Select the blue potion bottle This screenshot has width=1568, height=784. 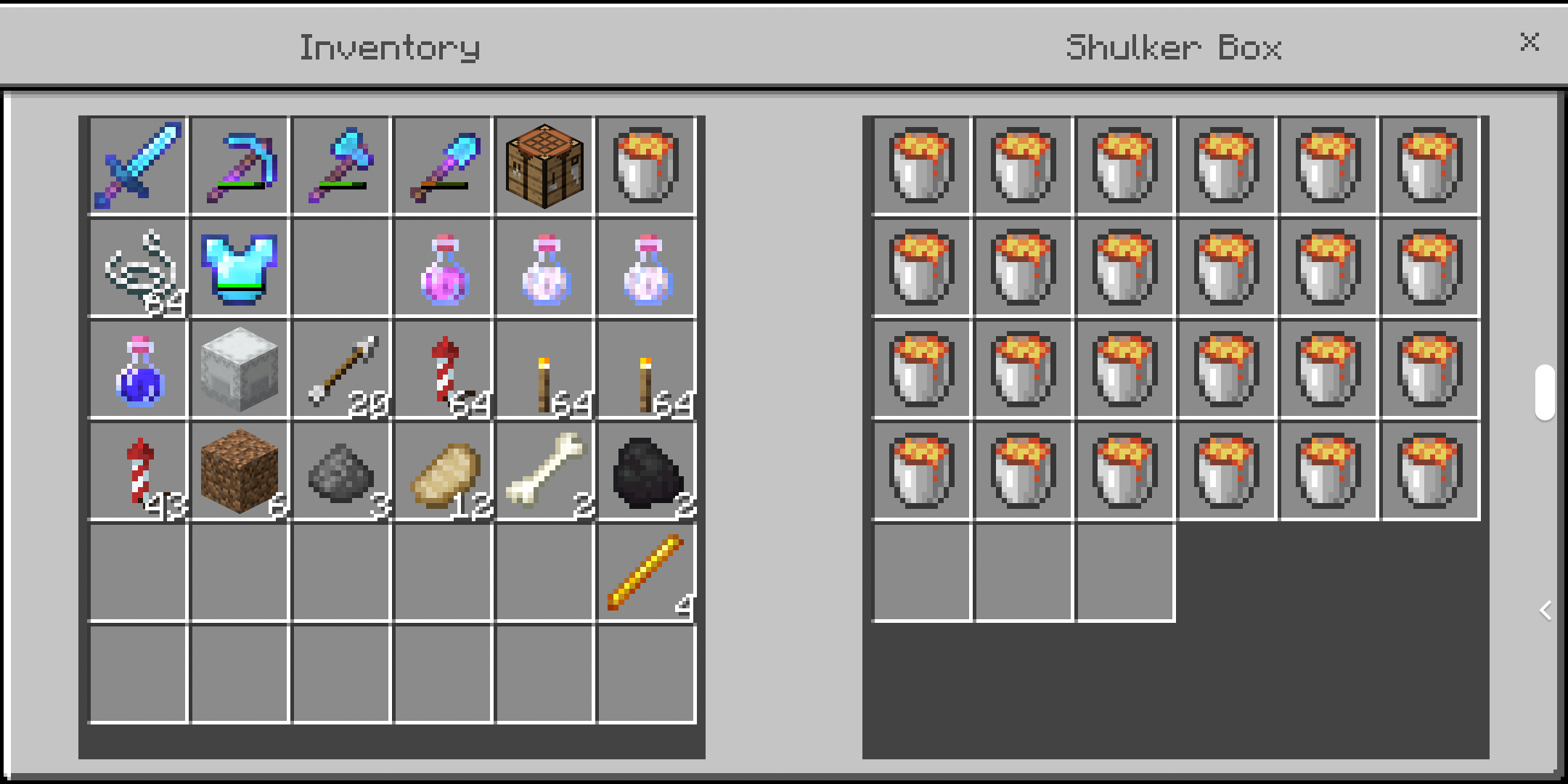pos(138,370)
